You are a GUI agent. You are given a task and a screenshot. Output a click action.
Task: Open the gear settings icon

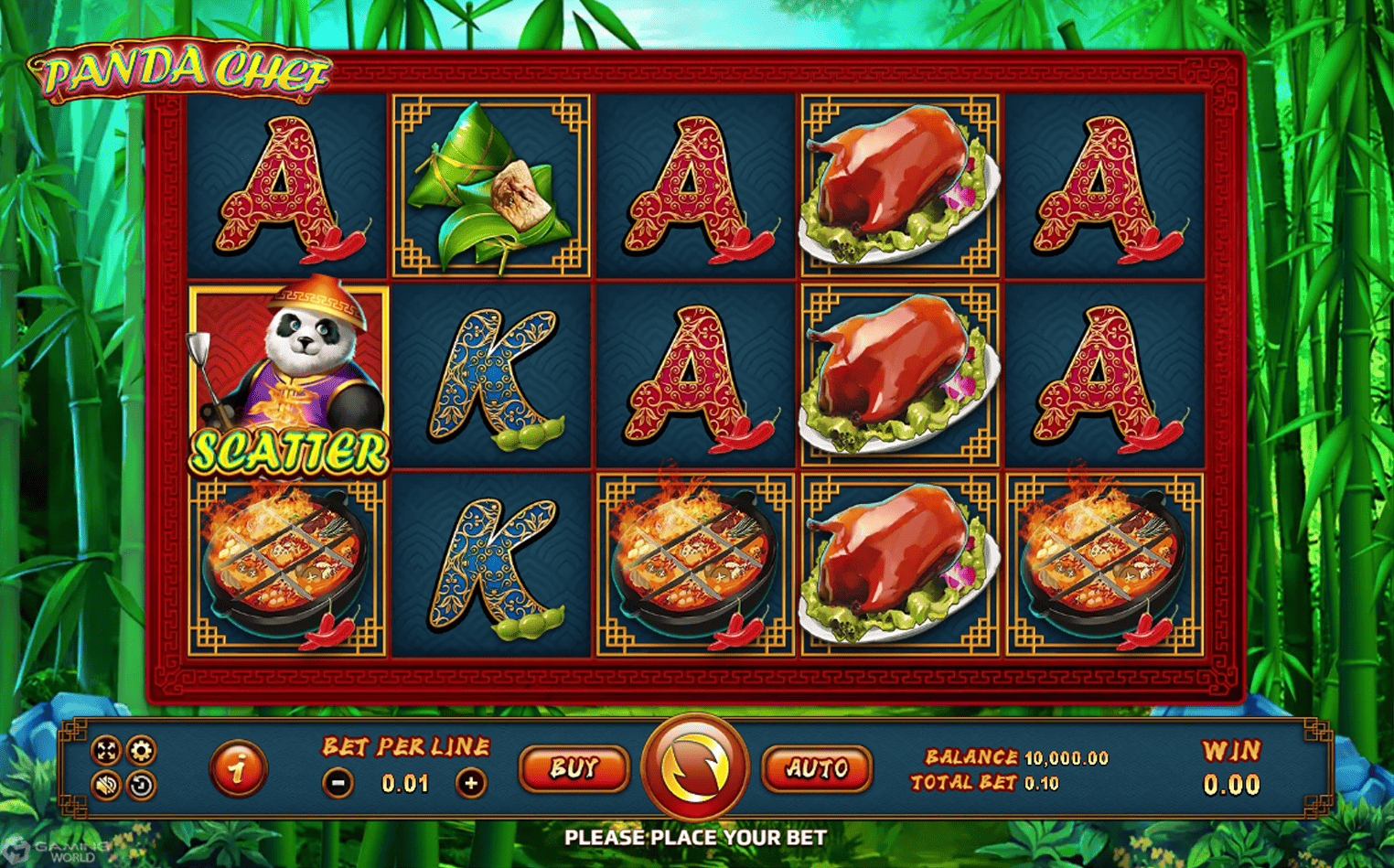click(141, 751)
